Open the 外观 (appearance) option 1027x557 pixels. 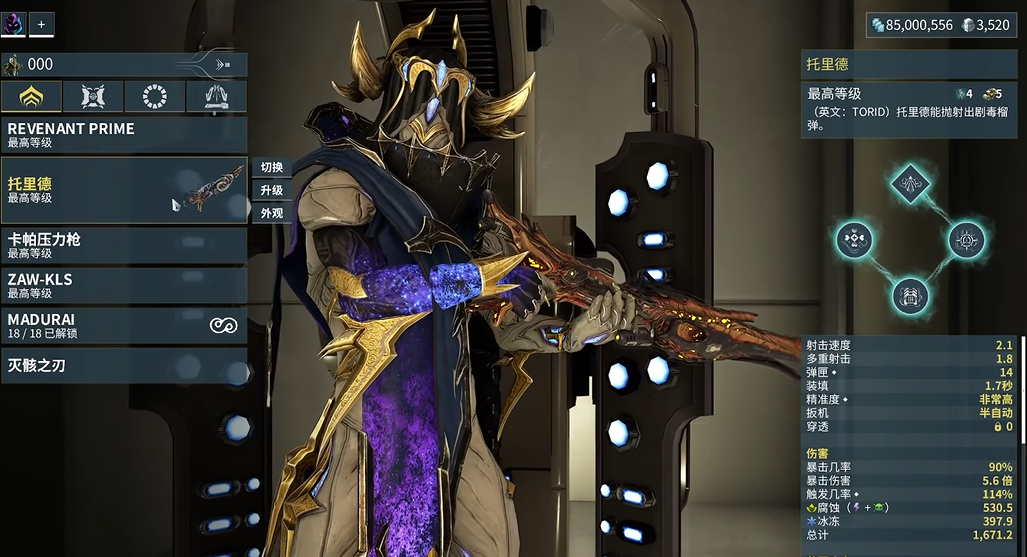pos(272,213)
